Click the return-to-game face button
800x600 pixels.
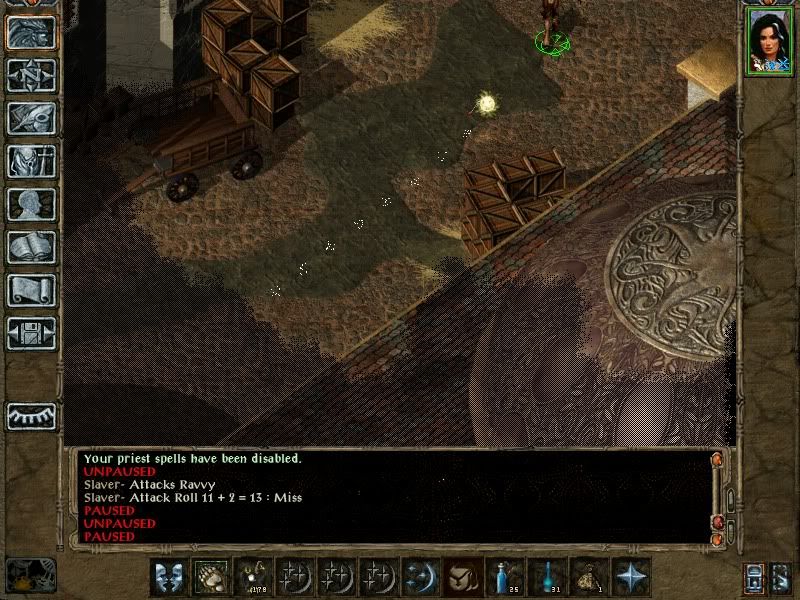[31, 32]
